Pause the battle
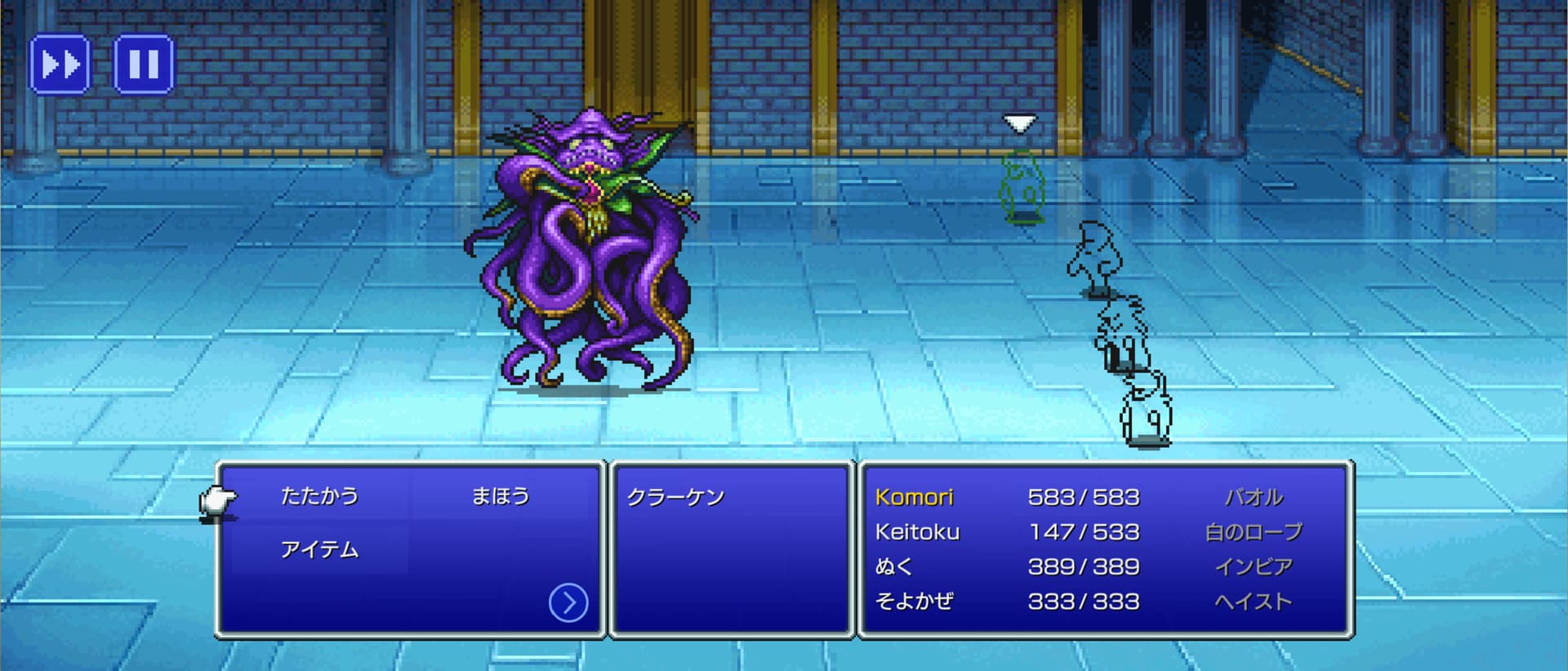1568x671 pixels. 143,64
